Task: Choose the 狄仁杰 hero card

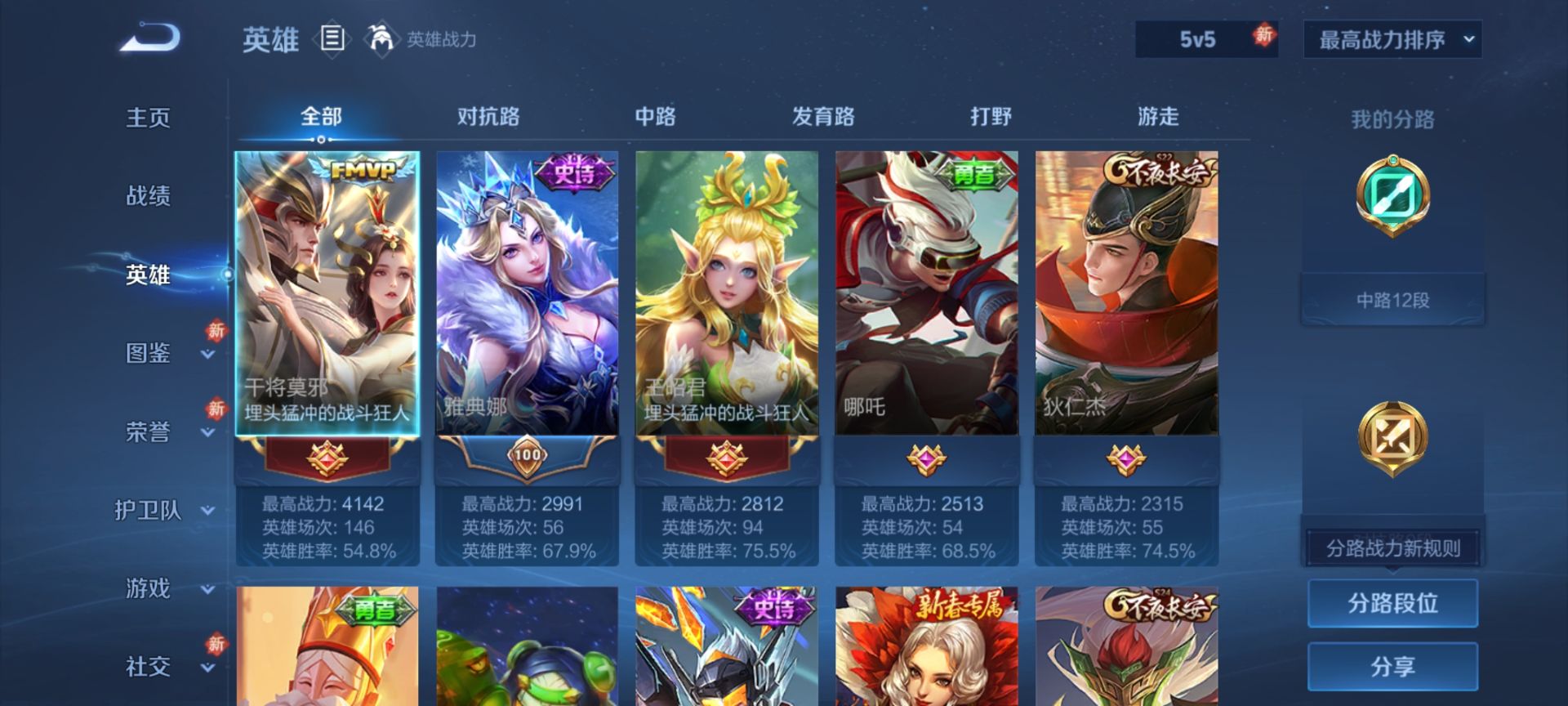Action: (x=1126, y=294)
